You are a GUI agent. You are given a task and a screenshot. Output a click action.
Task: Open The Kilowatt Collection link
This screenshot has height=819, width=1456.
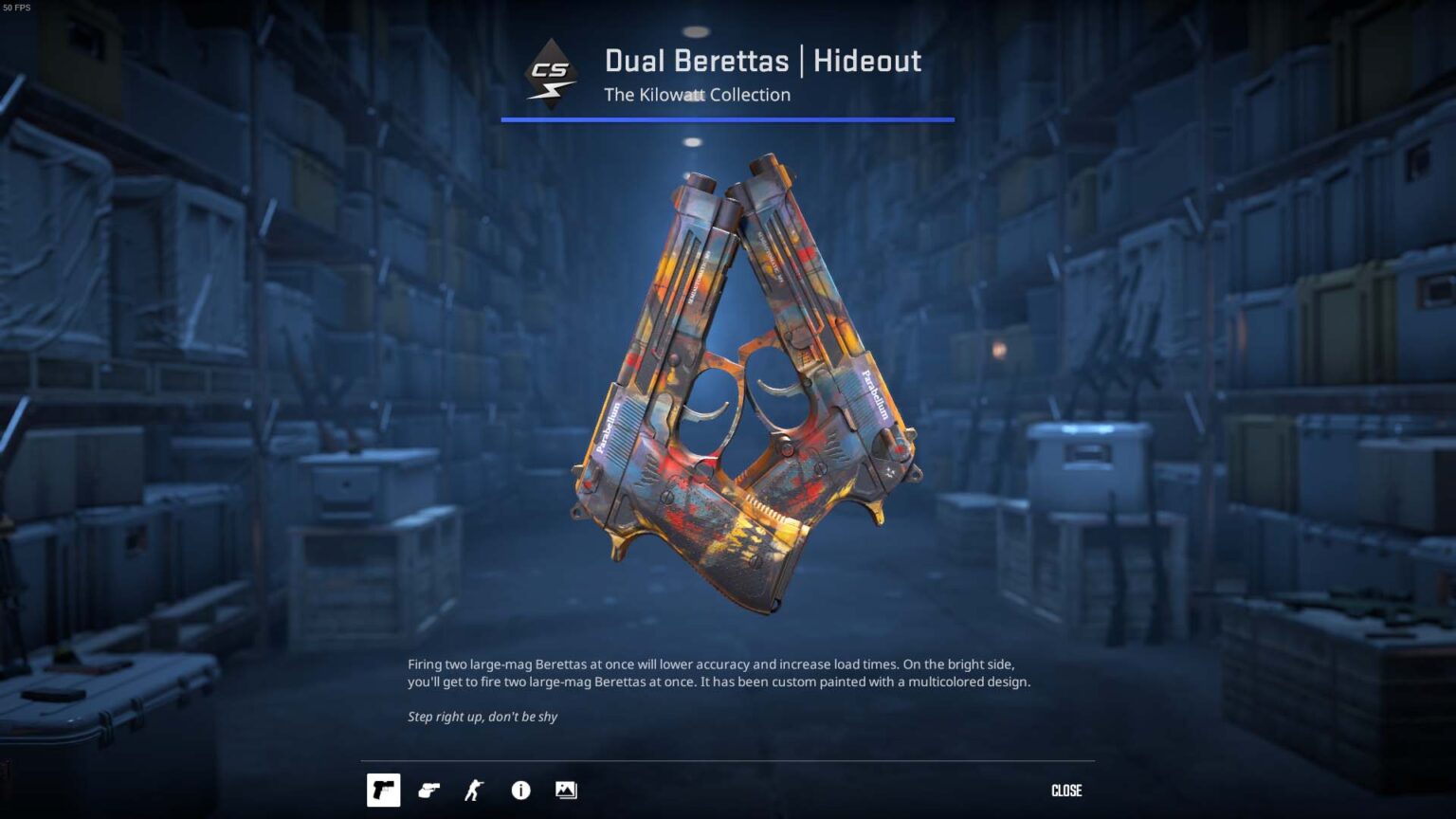697,95
